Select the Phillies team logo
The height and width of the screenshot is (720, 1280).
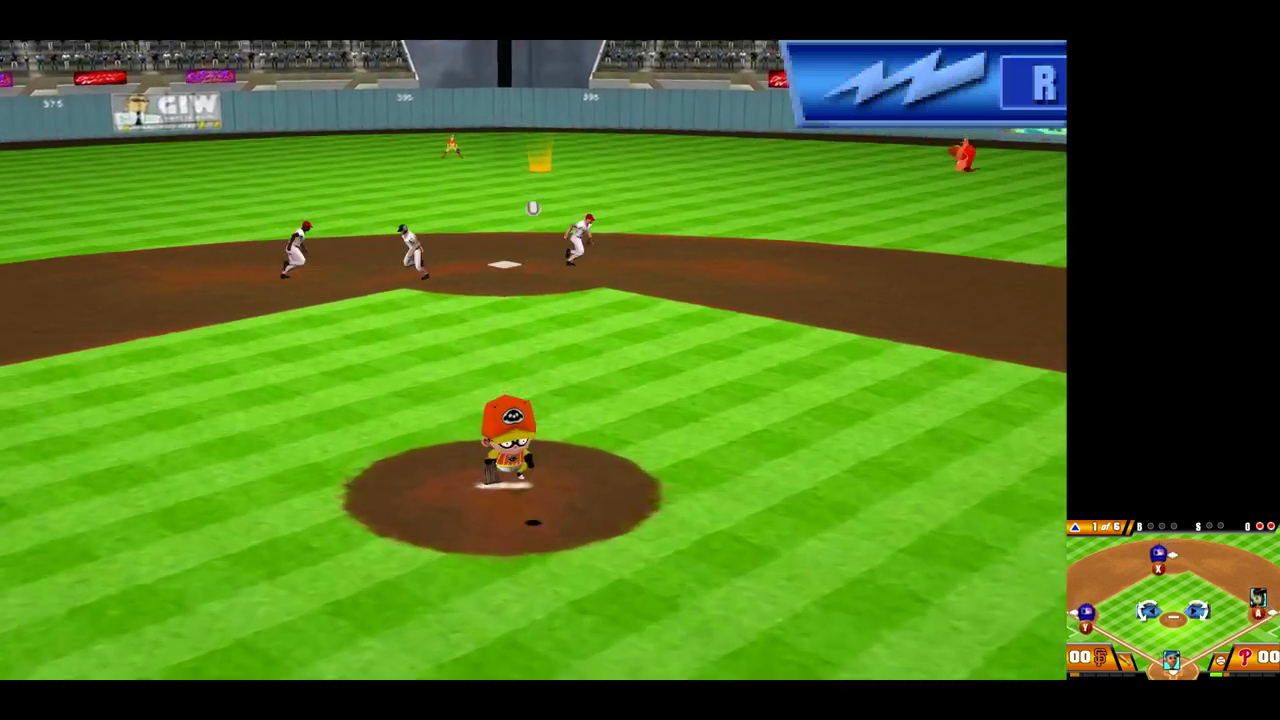click(1243, 658)
